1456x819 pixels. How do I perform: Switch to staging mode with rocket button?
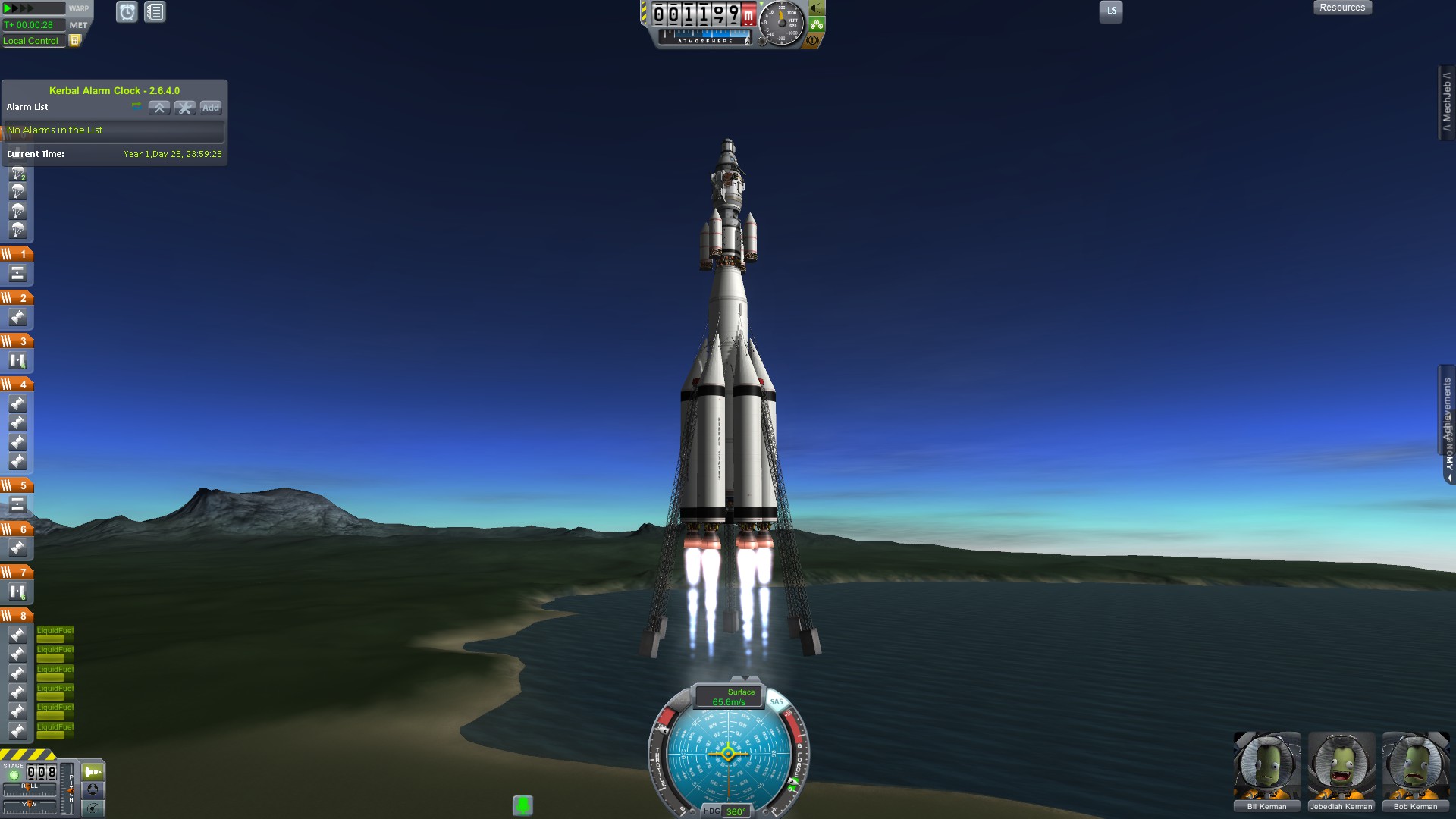coord(93,772)
